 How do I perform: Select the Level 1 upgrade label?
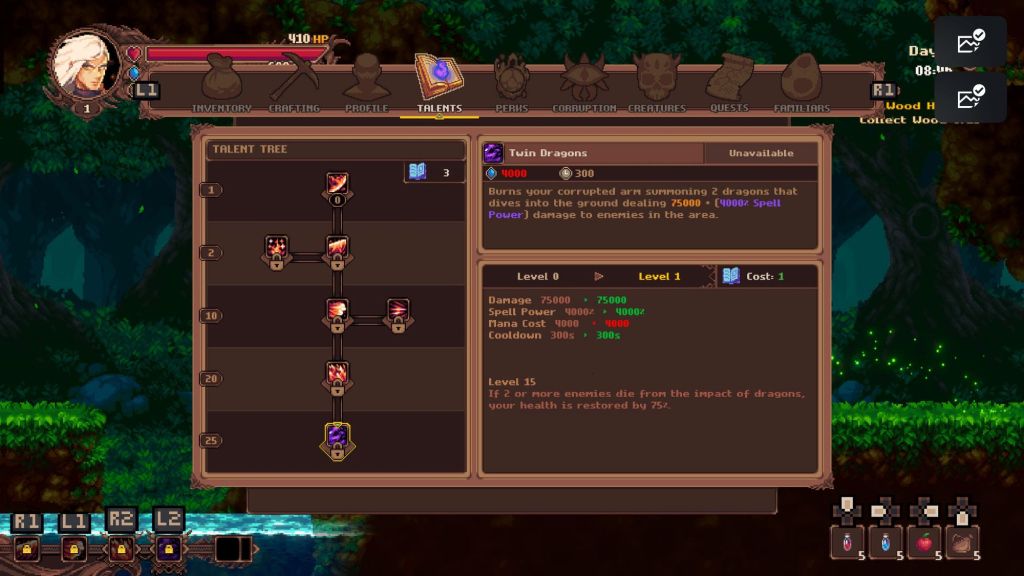[x=659, y=276]
